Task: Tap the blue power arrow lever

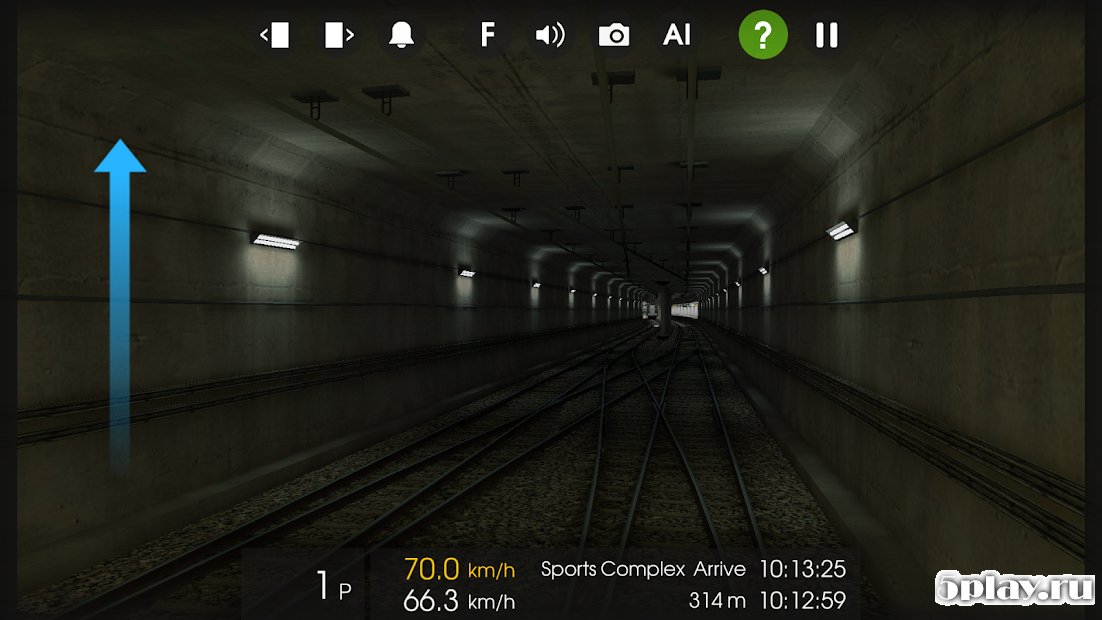Action: (x=120, y=300)
